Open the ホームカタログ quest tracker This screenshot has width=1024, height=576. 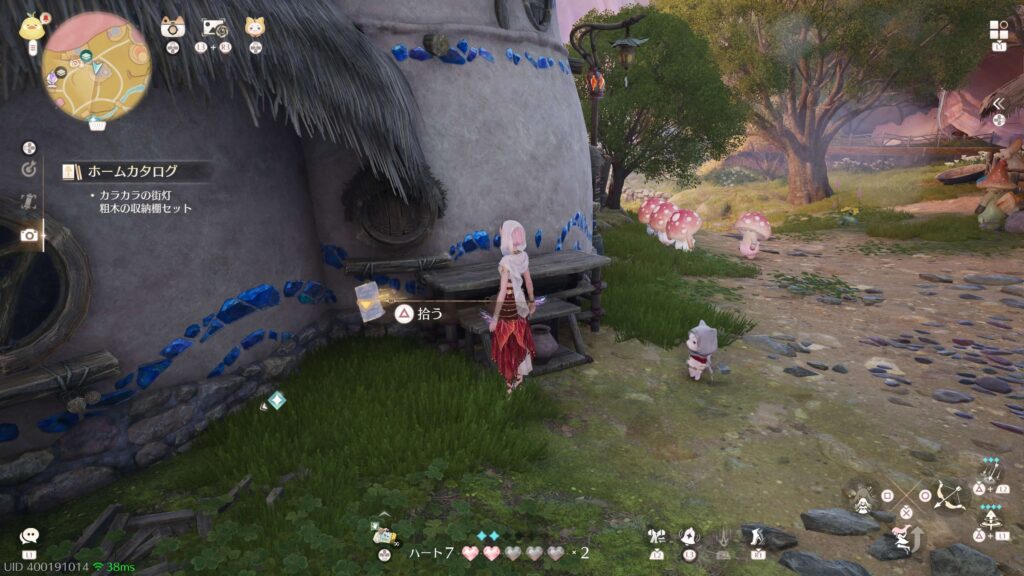(x=132, y=171)
